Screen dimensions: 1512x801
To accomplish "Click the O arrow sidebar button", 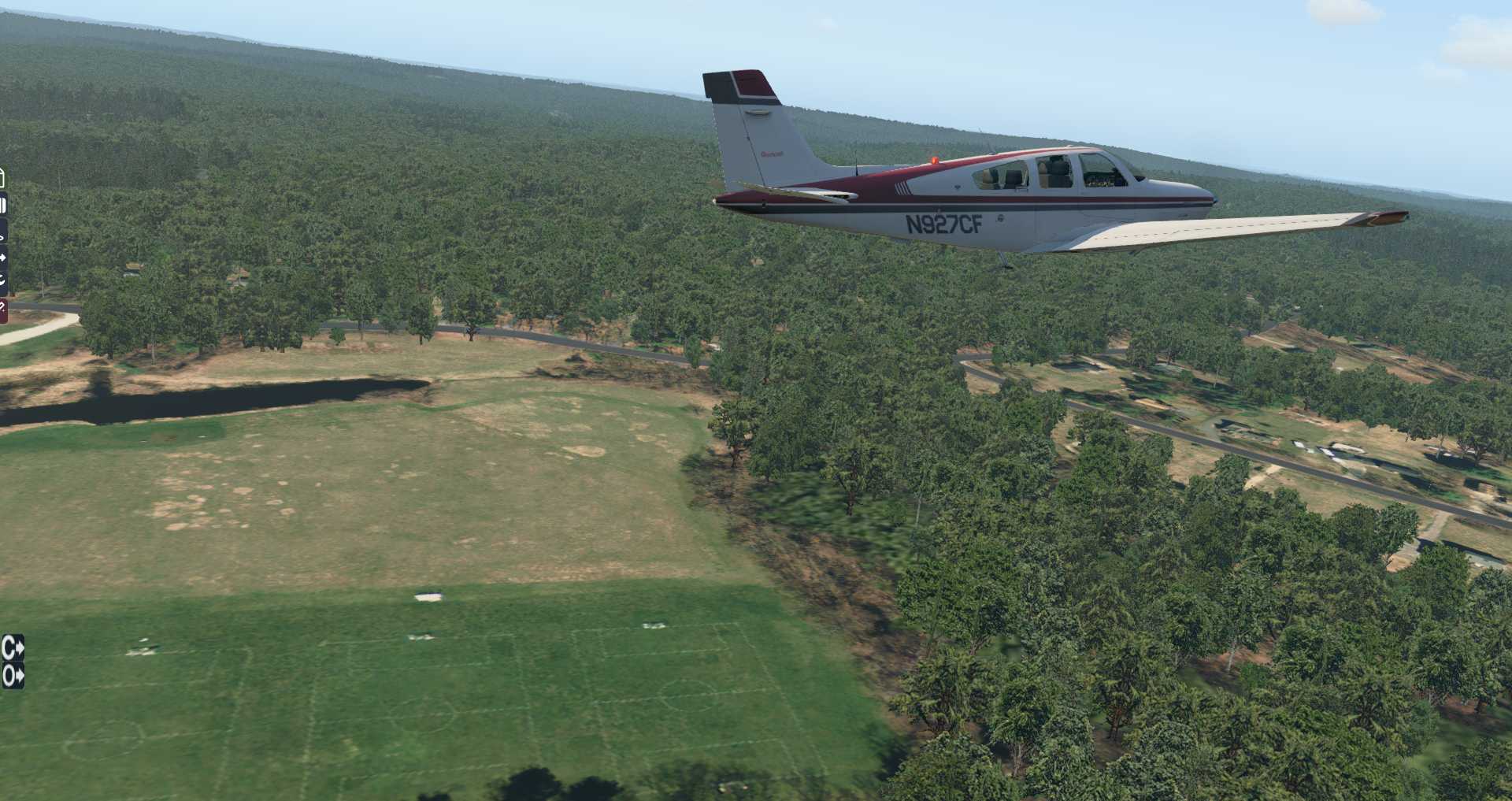I will (13, 676).
